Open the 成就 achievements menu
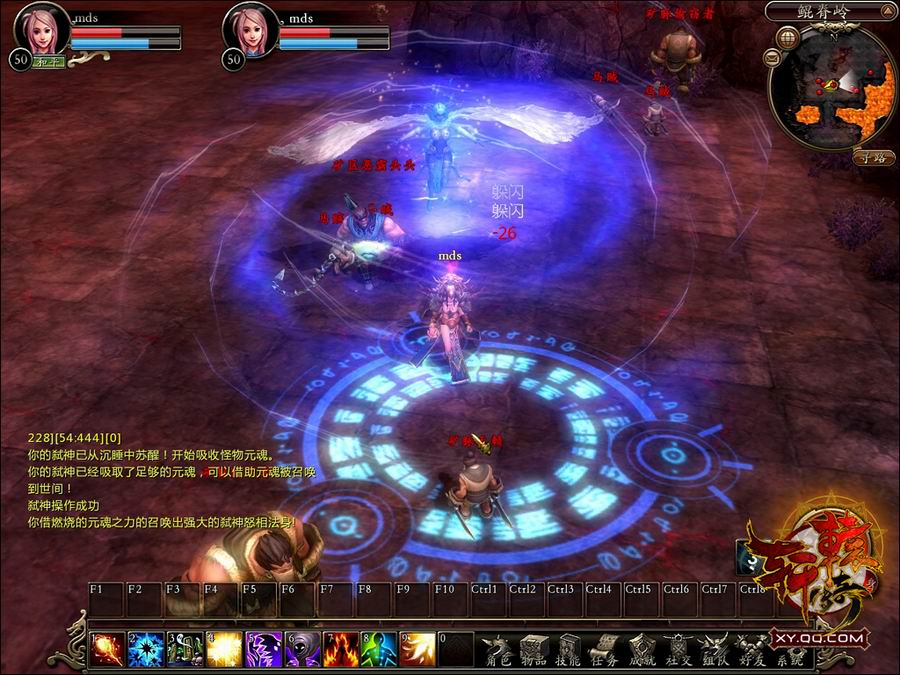900x675 pixels. pos(641,649)
